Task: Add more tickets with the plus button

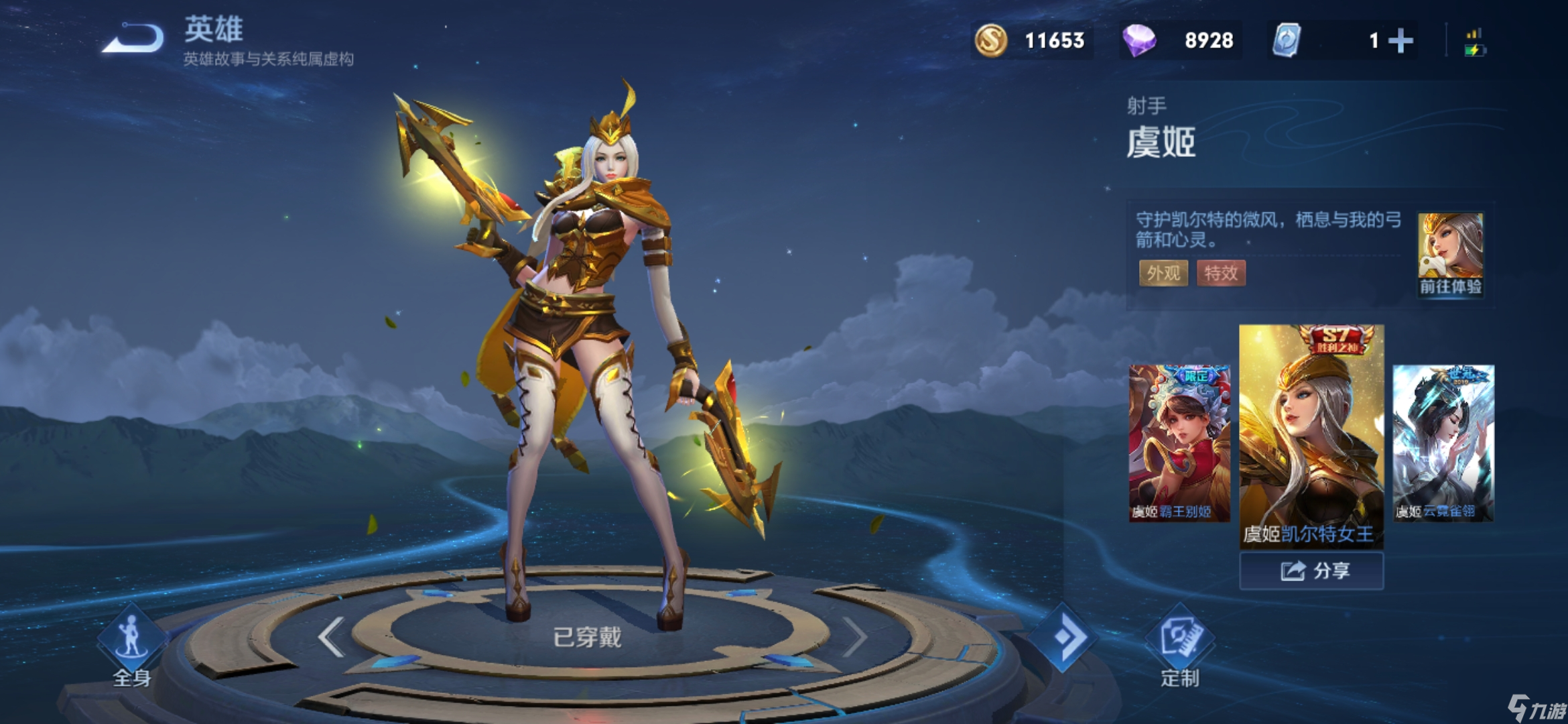Action: click(1400, 41)
